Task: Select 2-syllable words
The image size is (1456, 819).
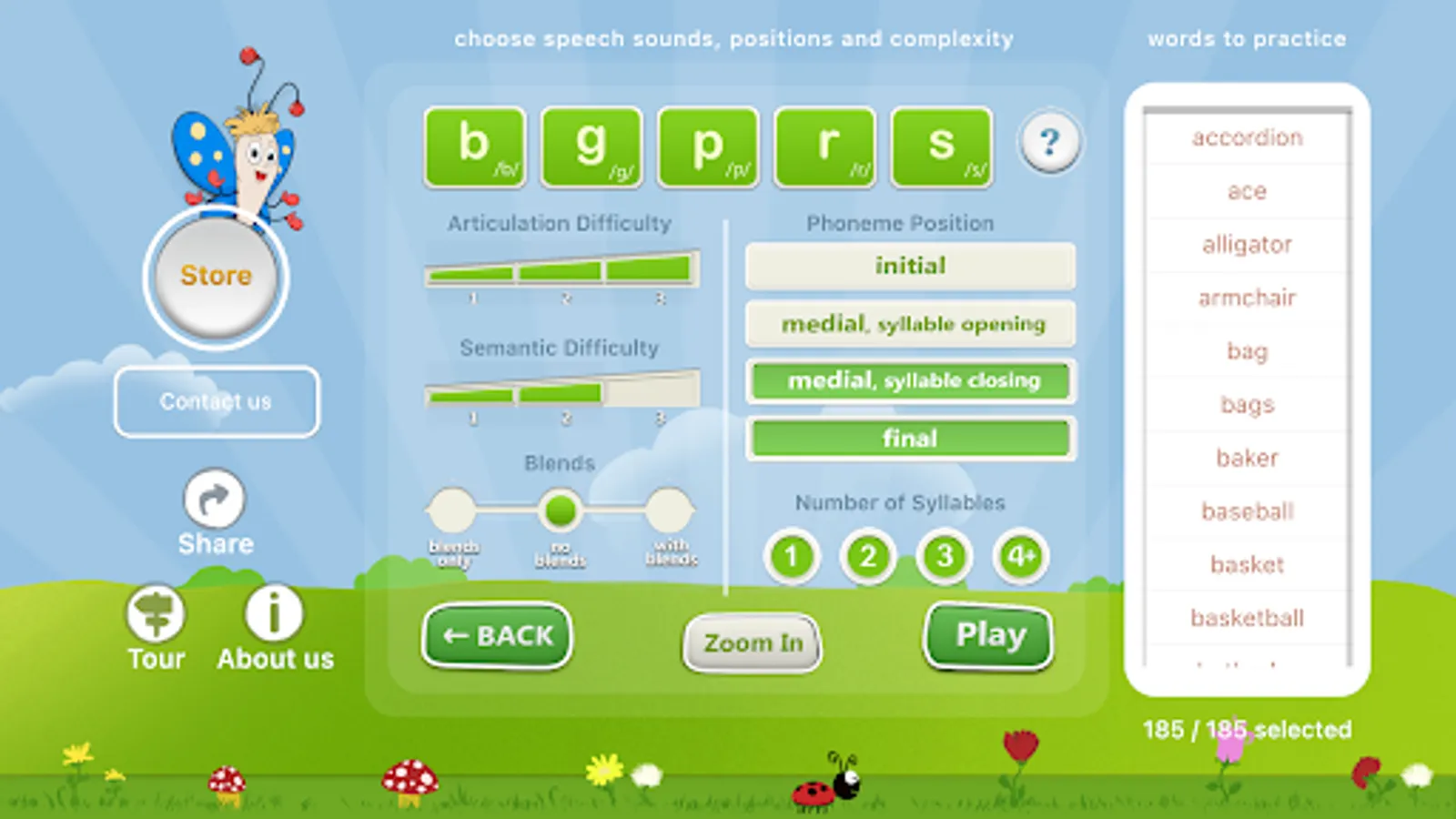Action: tap(867, 556)
